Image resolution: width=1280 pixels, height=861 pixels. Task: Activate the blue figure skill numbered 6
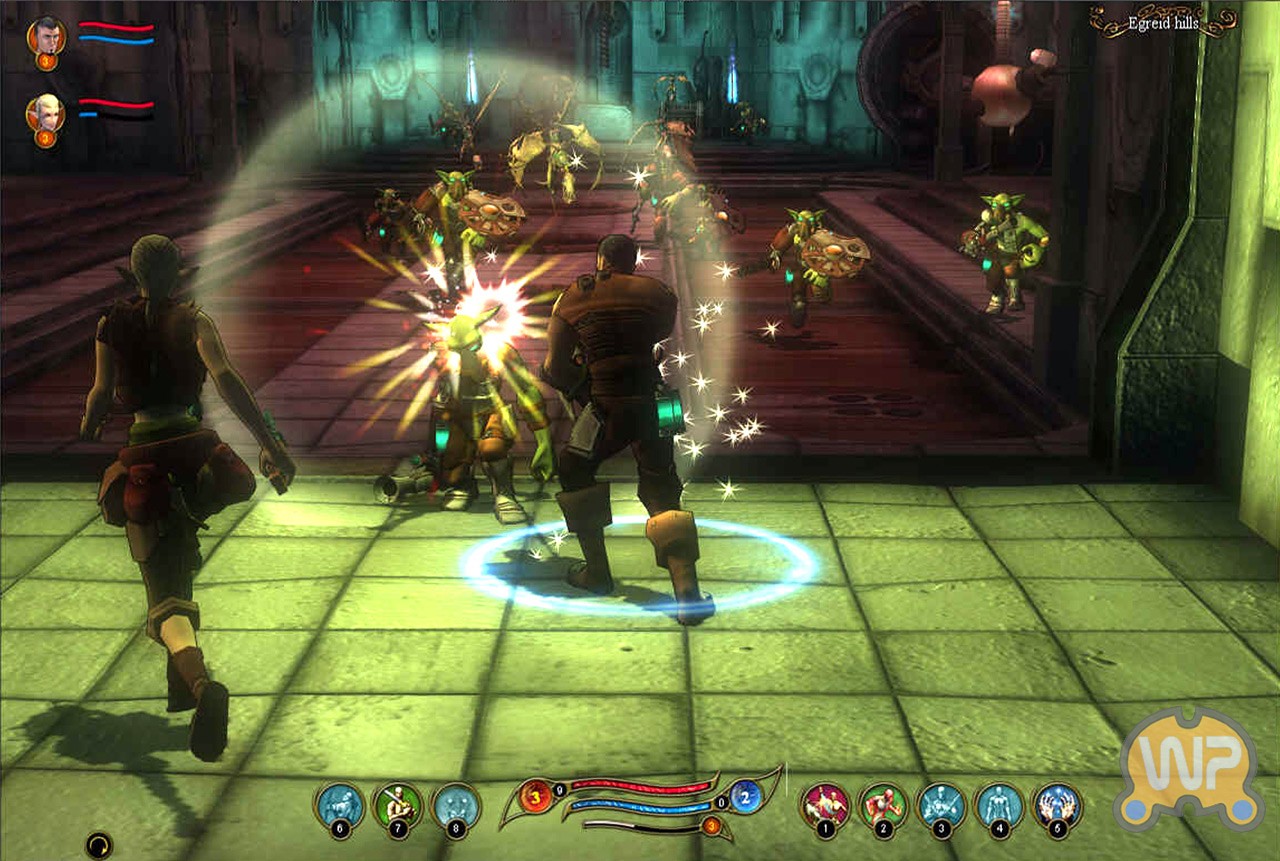point(339,805)
